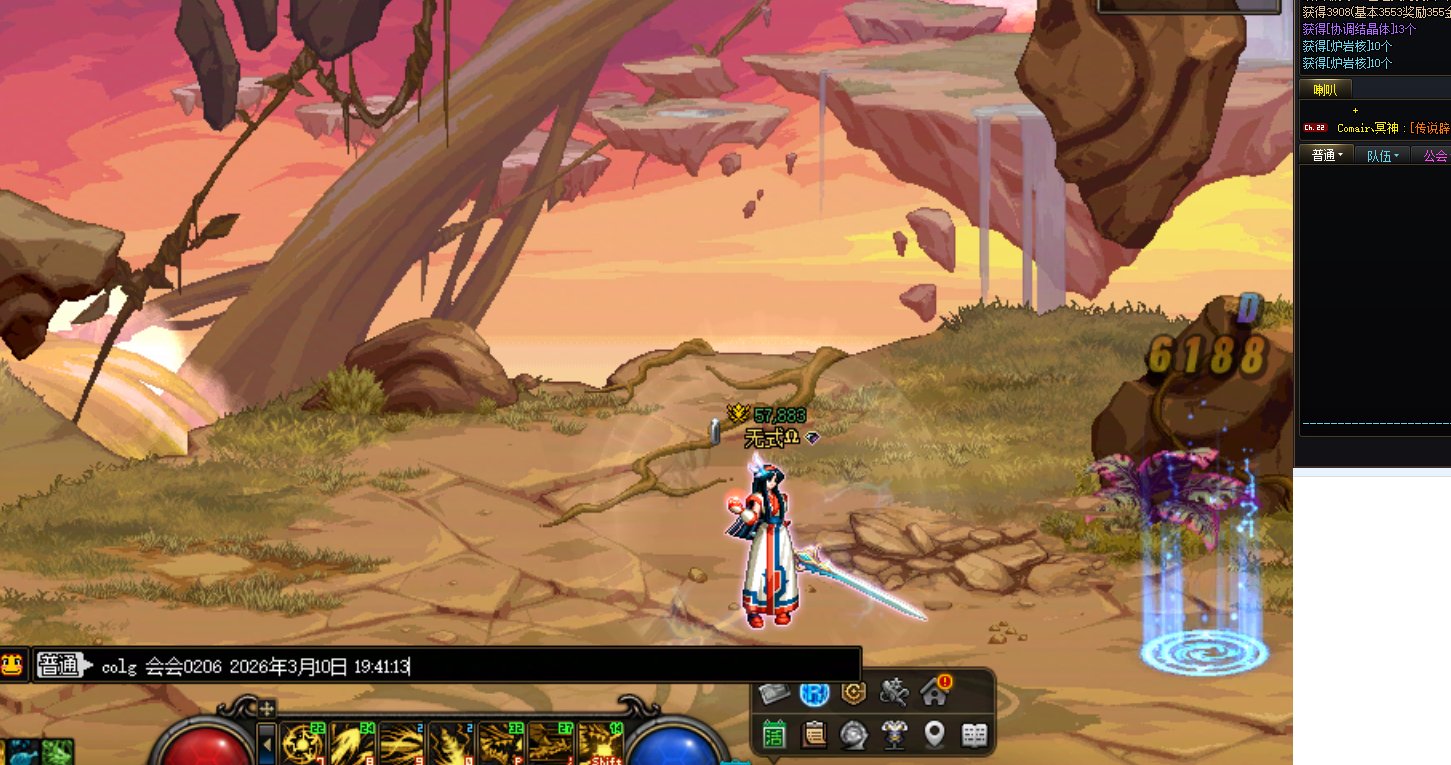
Task: Switch to the 公会 guild chat tab
Action: (x=1435, y=155)
